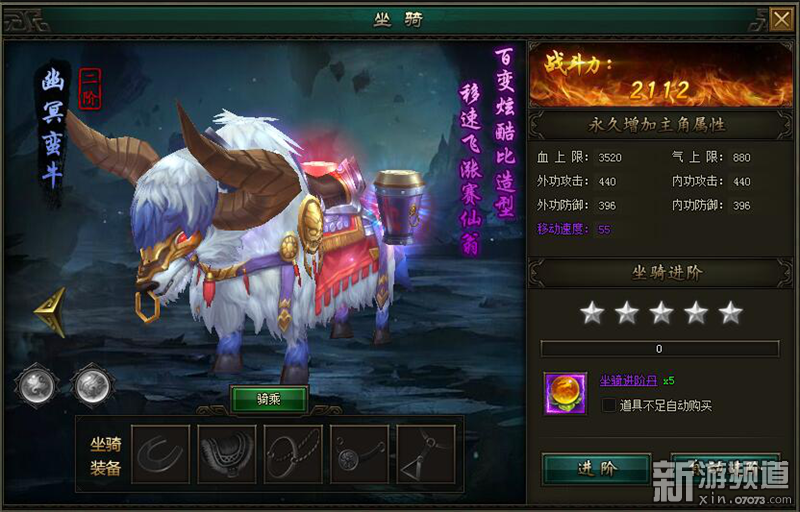Click the 进阶 advance button
Viewport: 800px width, 512px height.
click(x=596, y=468)
